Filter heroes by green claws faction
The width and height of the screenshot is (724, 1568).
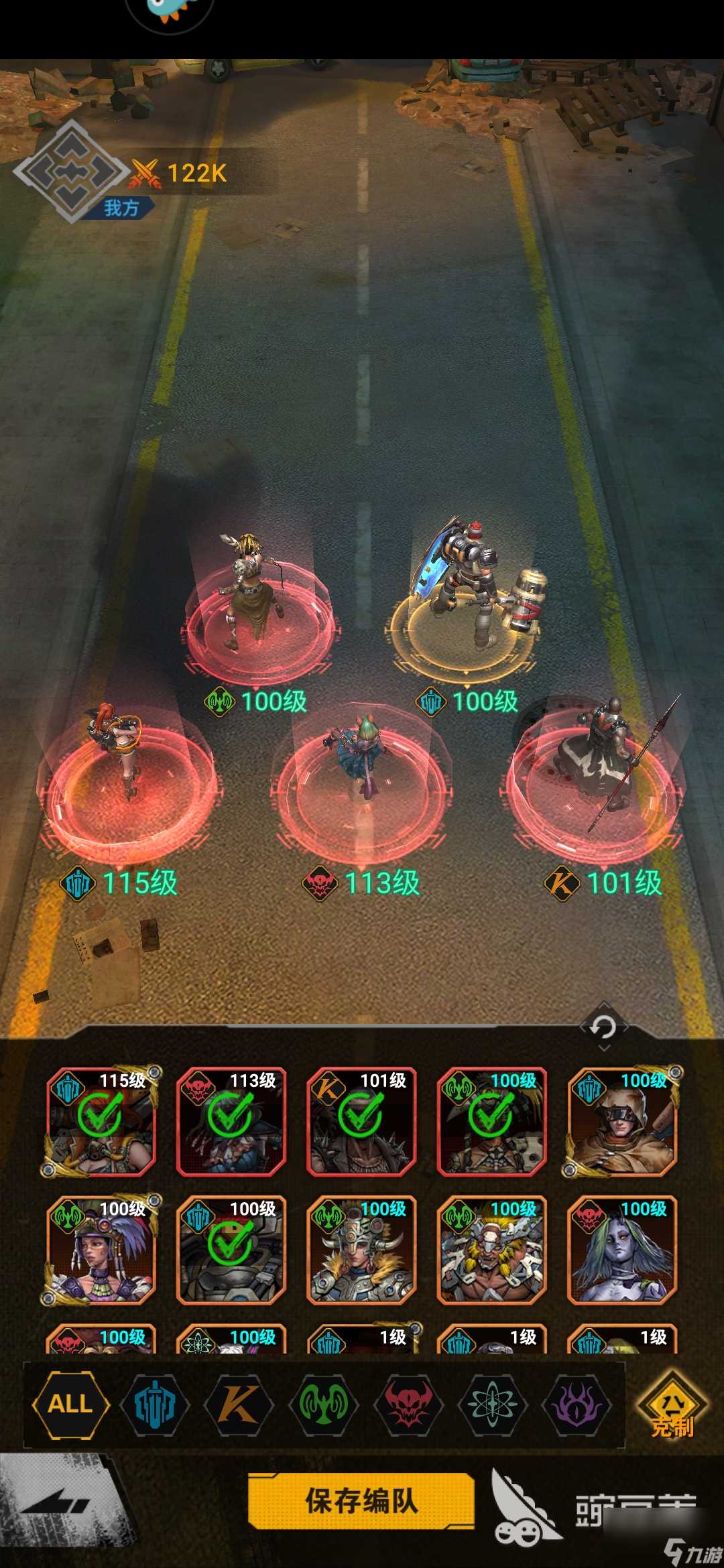pyautogui.click(x=324, y=1404)
